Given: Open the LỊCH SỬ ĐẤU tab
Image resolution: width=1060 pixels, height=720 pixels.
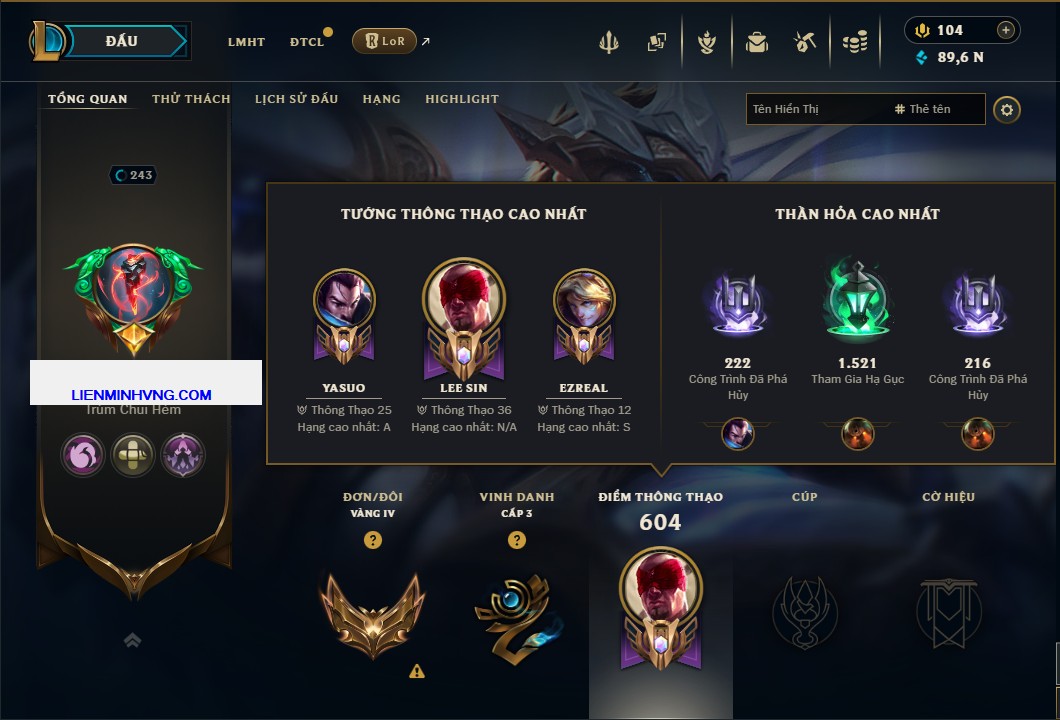Looking at the screenshot, I should click(x=296, y=99).
